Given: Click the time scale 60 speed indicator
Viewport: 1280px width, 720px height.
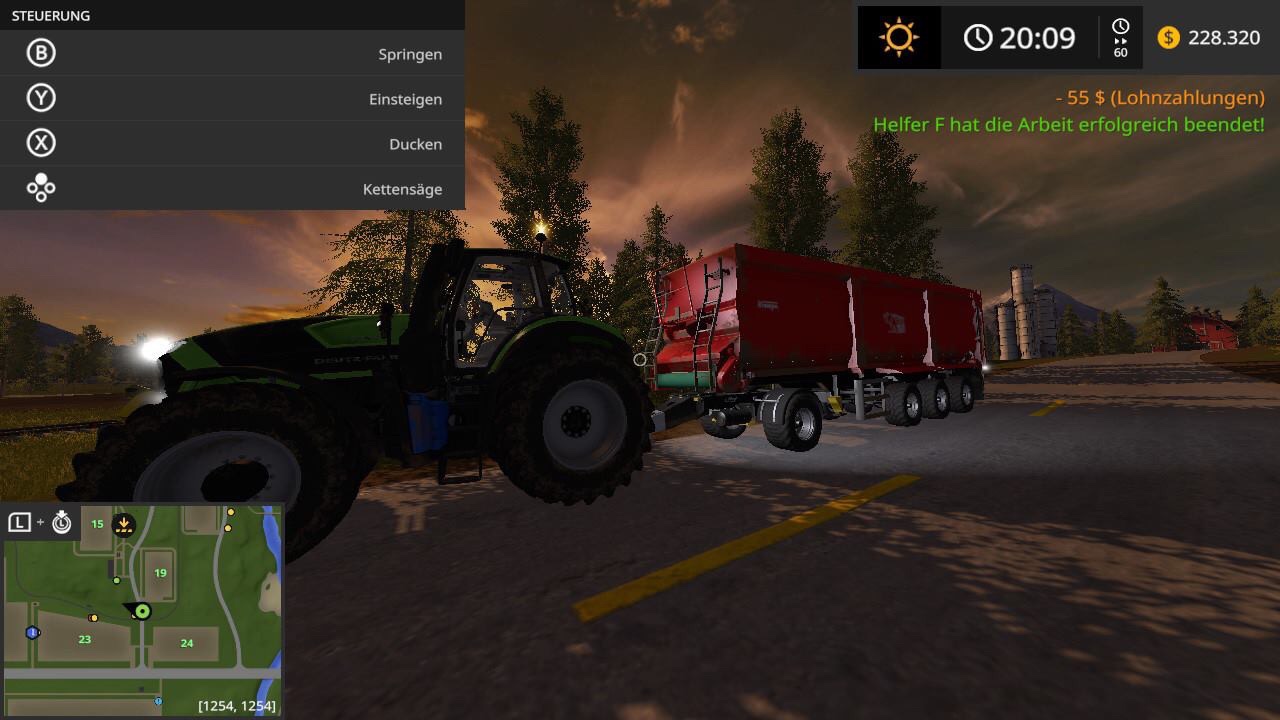Looking at the screenshot, I should (1120, 38).
